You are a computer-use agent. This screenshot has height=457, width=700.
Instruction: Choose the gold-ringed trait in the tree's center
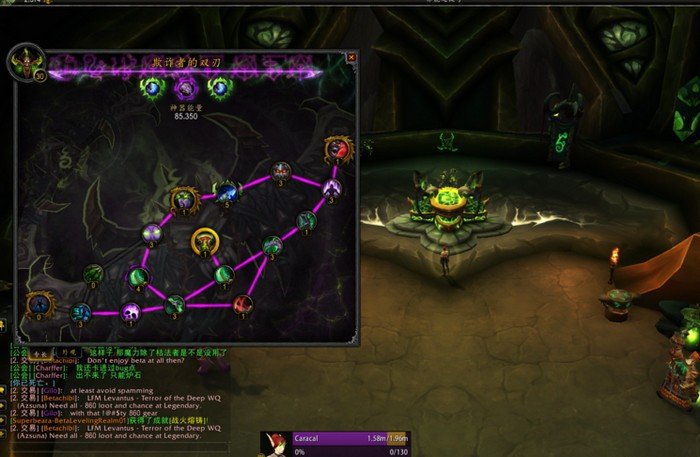pyautogui.click(x=205, y=241)
